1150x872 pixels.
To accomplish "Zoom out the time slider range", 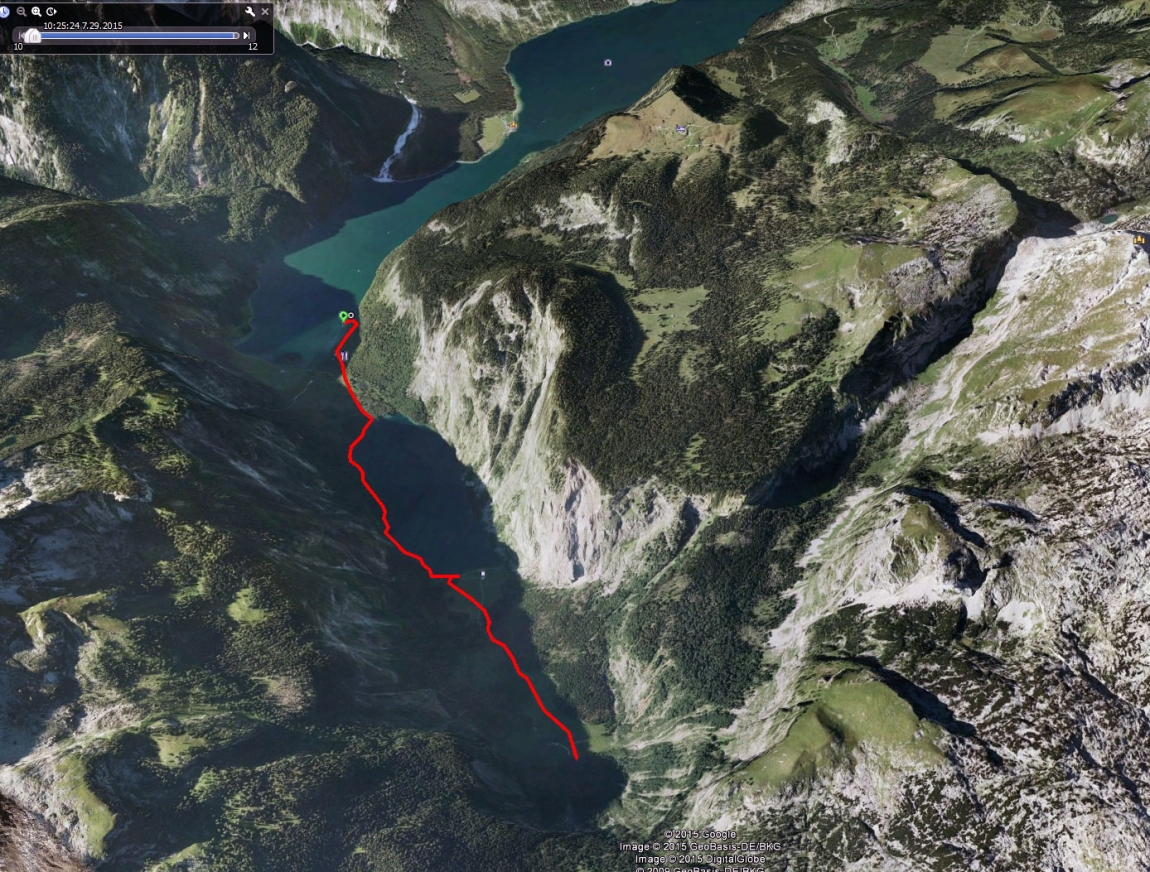I will point(21,11).
